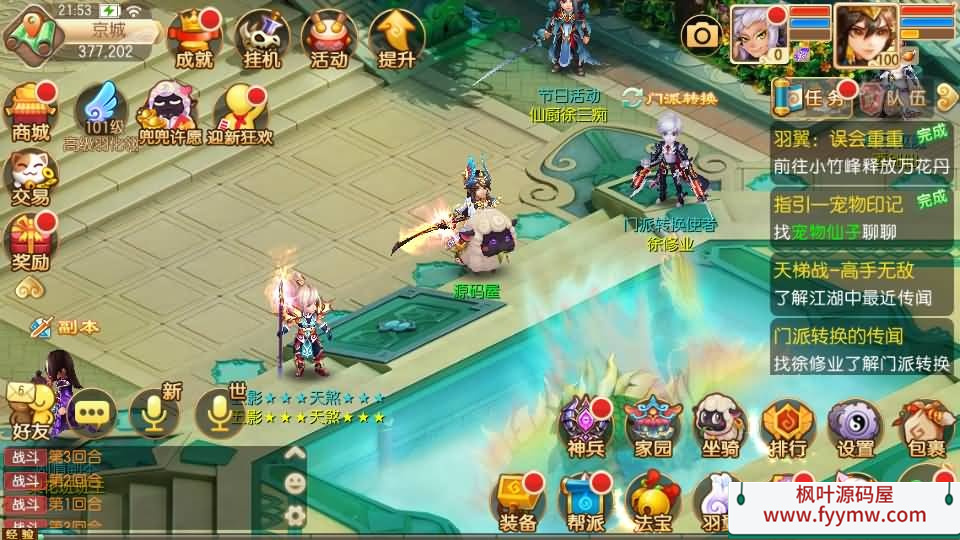Screen dimensions: 960x540
Task: Select the 羽翼：误会重重 quest entry
Action: coord(862,152)
